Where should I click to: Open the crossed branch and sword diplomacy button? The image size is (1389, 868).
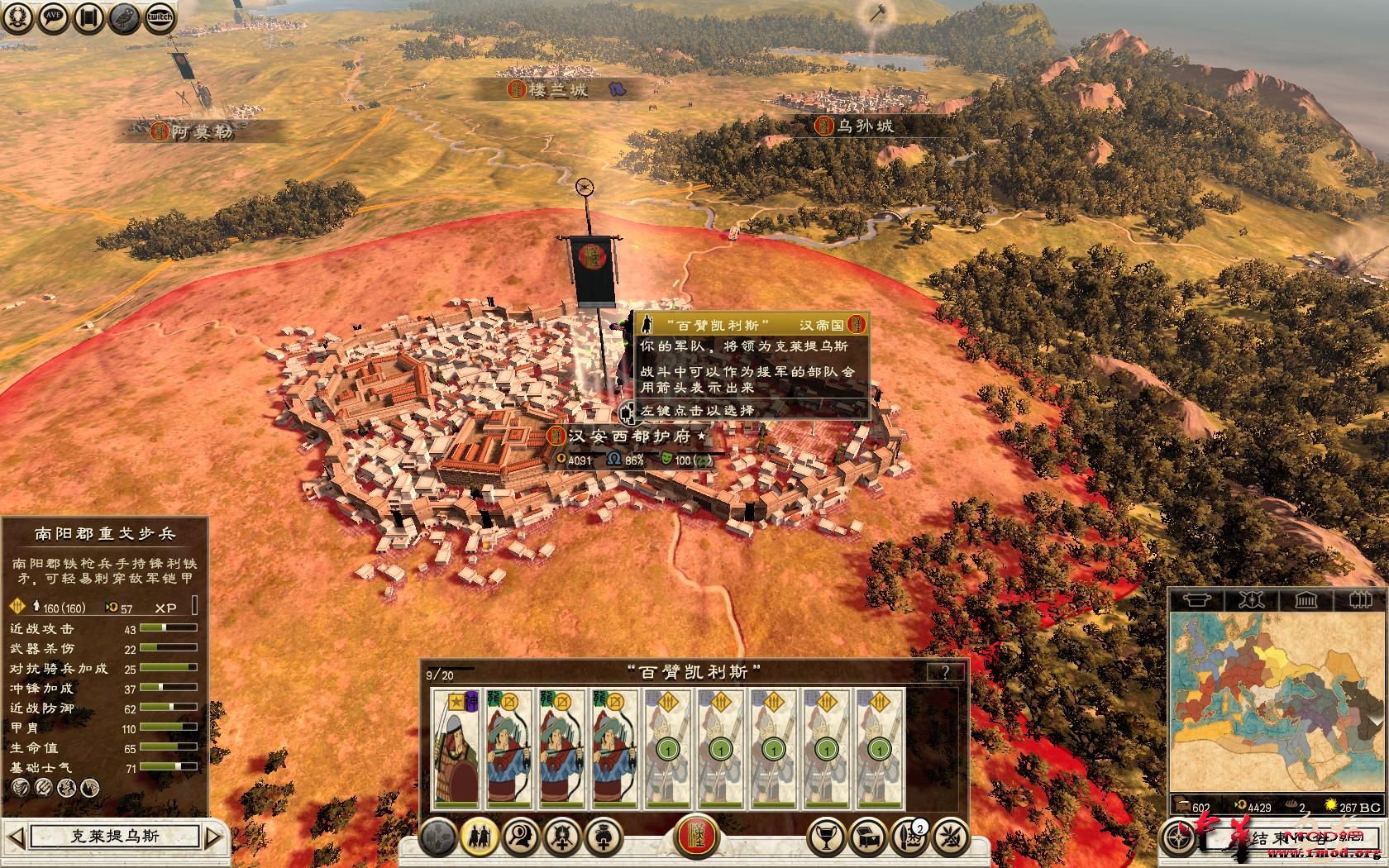[x=950, y=837]
